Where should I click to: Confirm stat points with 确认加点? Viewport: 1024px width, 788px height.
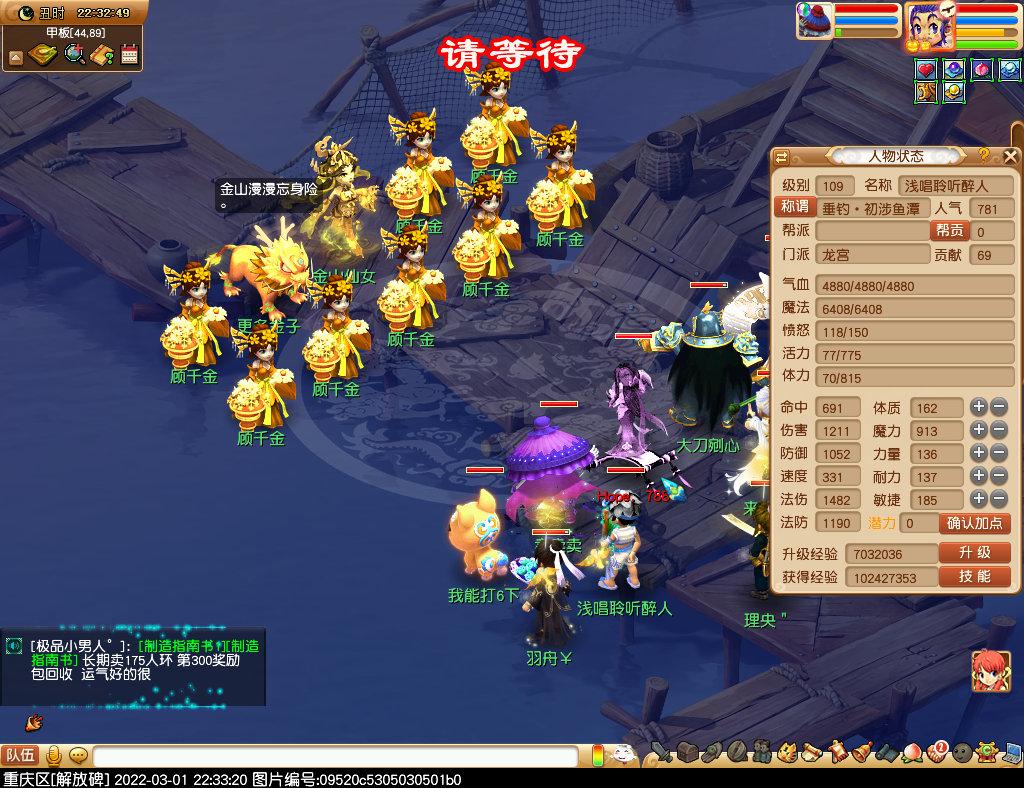point(974,523)
